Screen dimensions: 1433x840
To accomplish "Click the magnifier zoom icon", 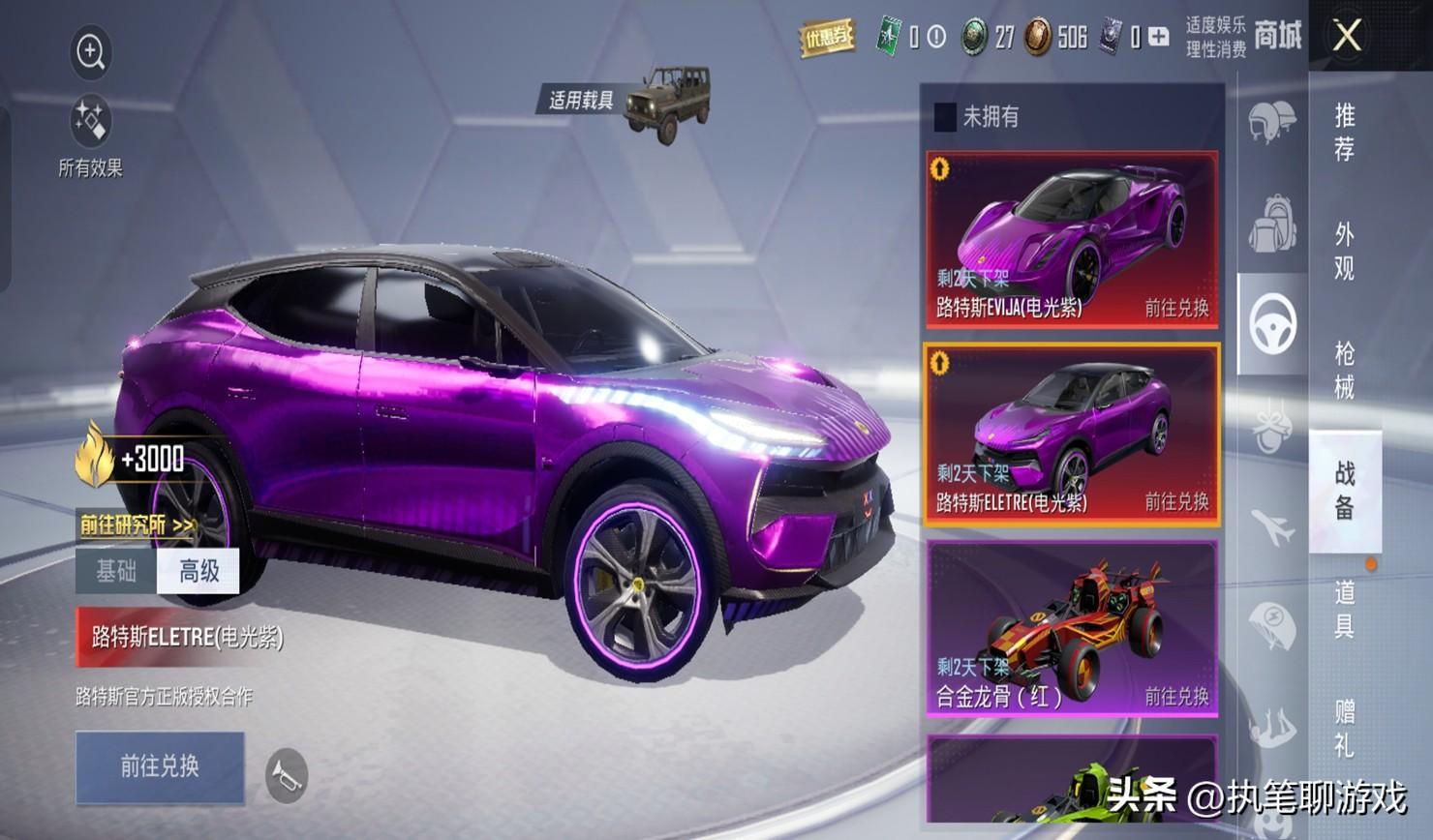I will (x=91, y=52).
